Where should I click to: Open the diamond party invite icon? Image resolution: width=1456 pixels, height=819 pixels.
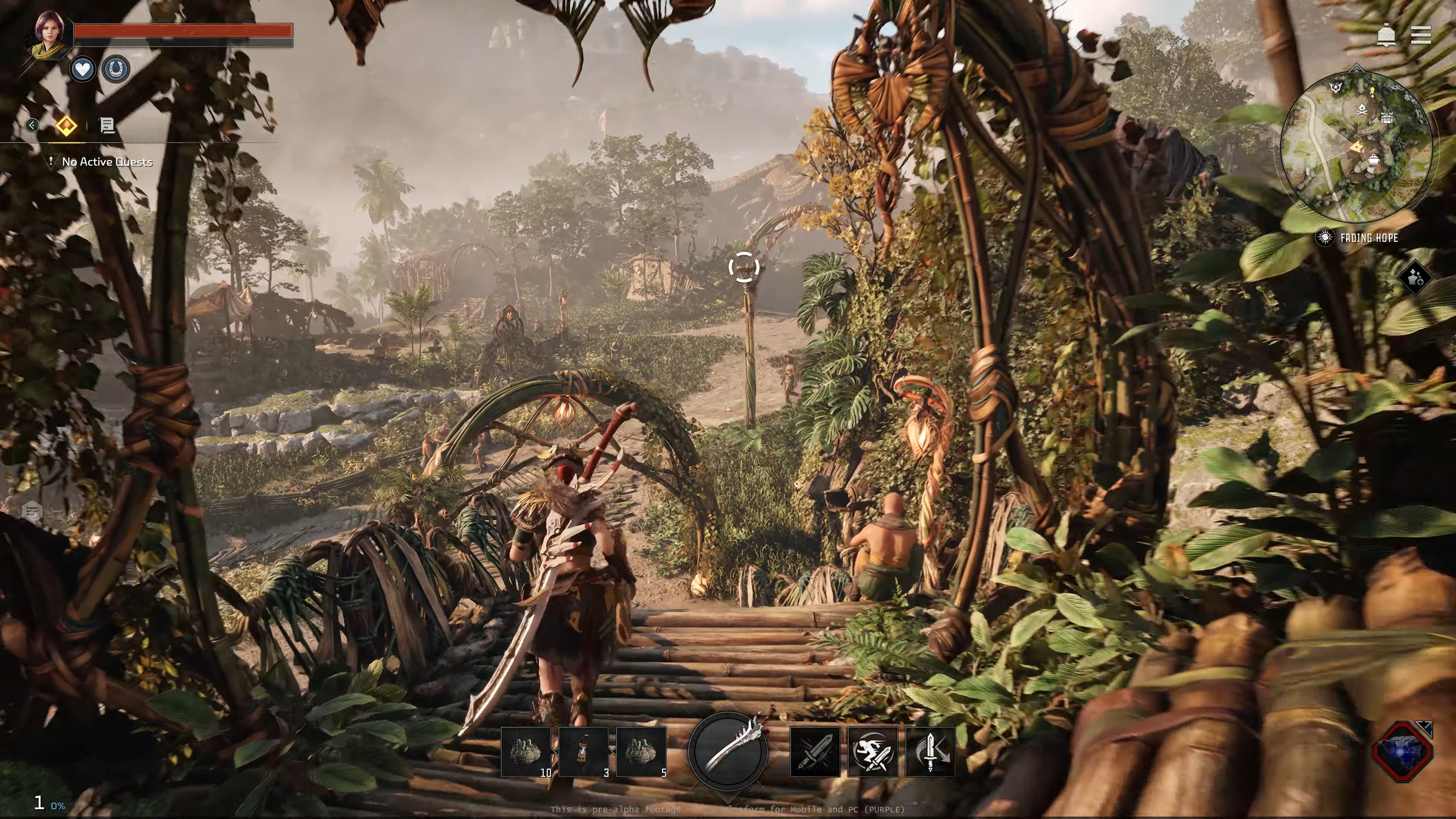click(x=1415, y=278)
